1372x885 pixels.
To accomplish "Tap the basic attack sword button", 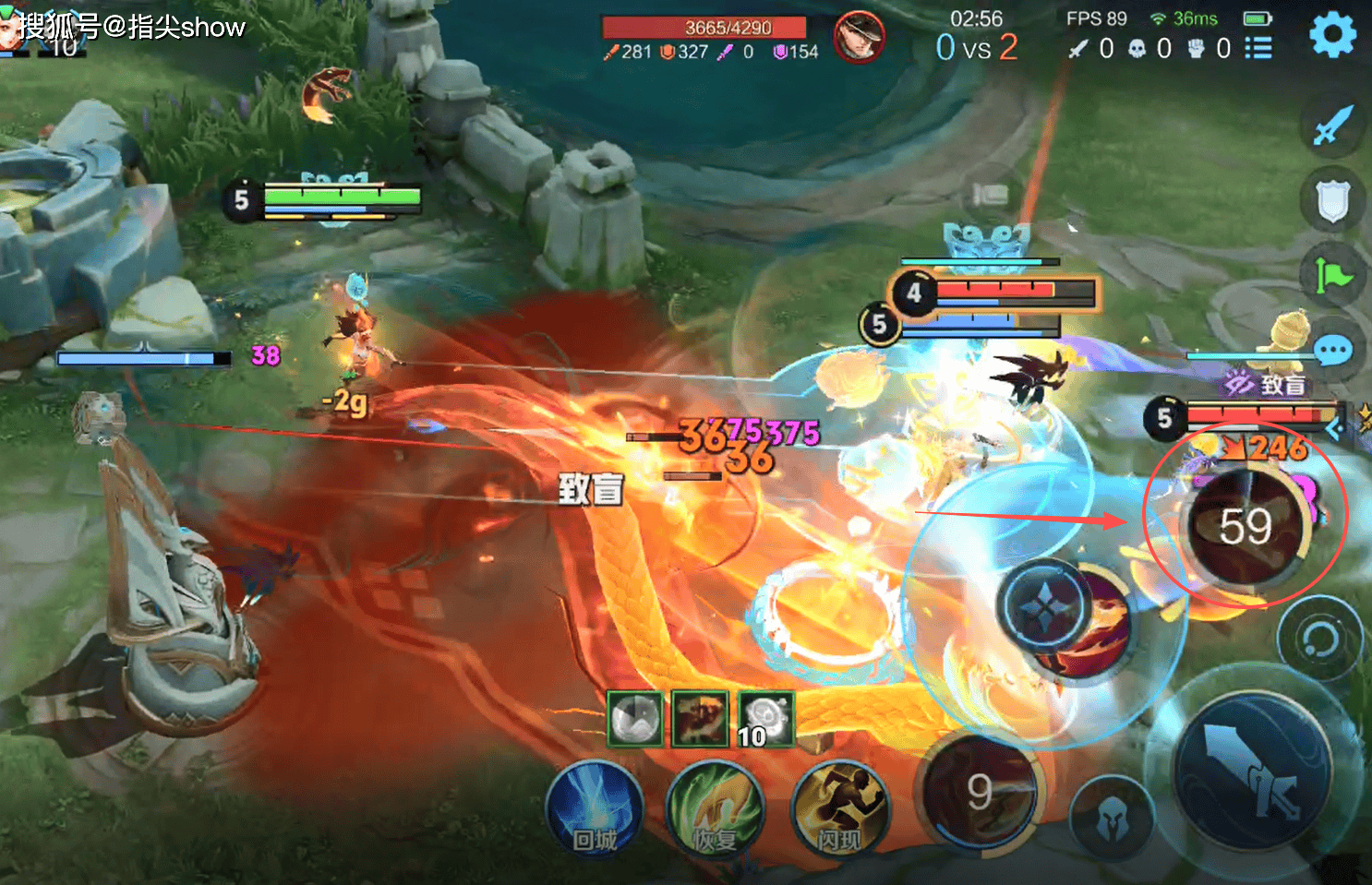I will pyautogui.click(x=1252, y=768).
